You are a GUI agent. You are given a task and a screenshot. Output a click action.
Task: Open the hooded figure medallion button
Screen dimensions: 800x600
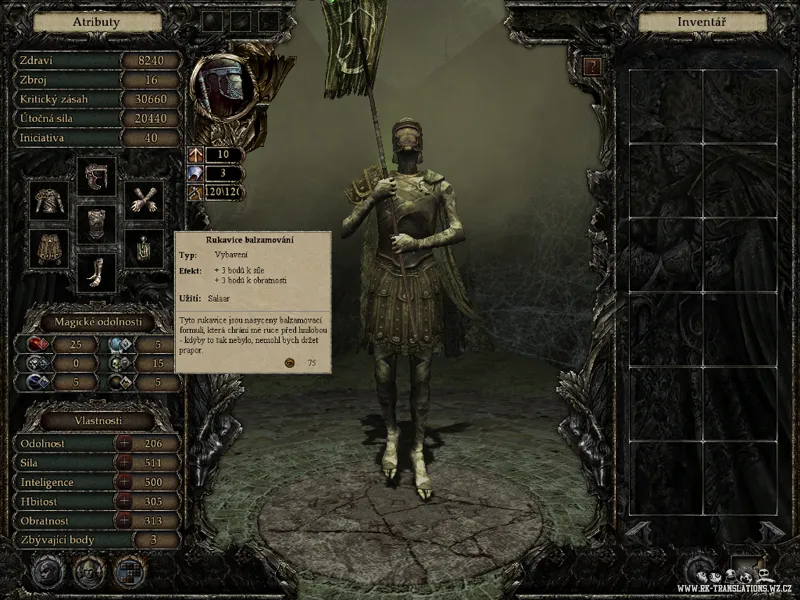(88, 572)
